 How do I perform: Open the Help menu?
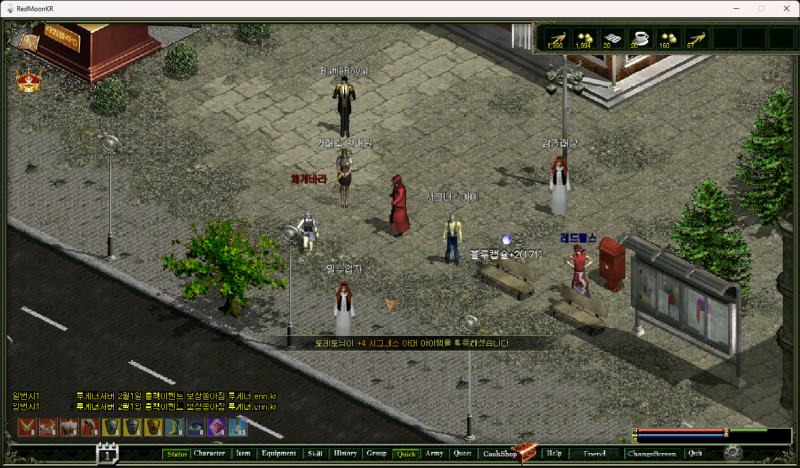click(554, 453)
